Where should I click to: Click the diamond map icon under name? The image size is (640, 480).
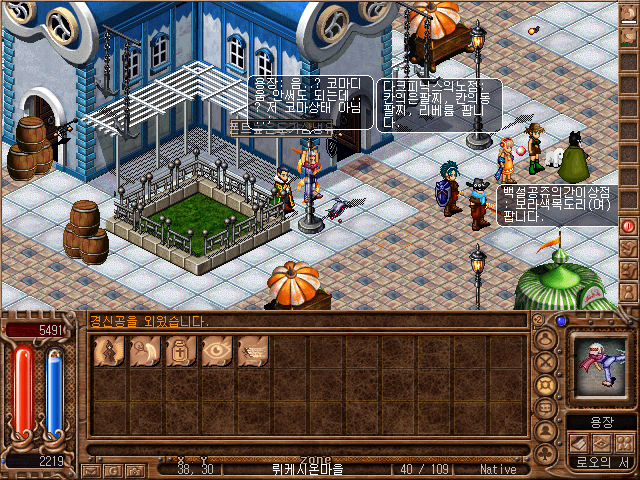pyautogui.click(x=600, y=442)
